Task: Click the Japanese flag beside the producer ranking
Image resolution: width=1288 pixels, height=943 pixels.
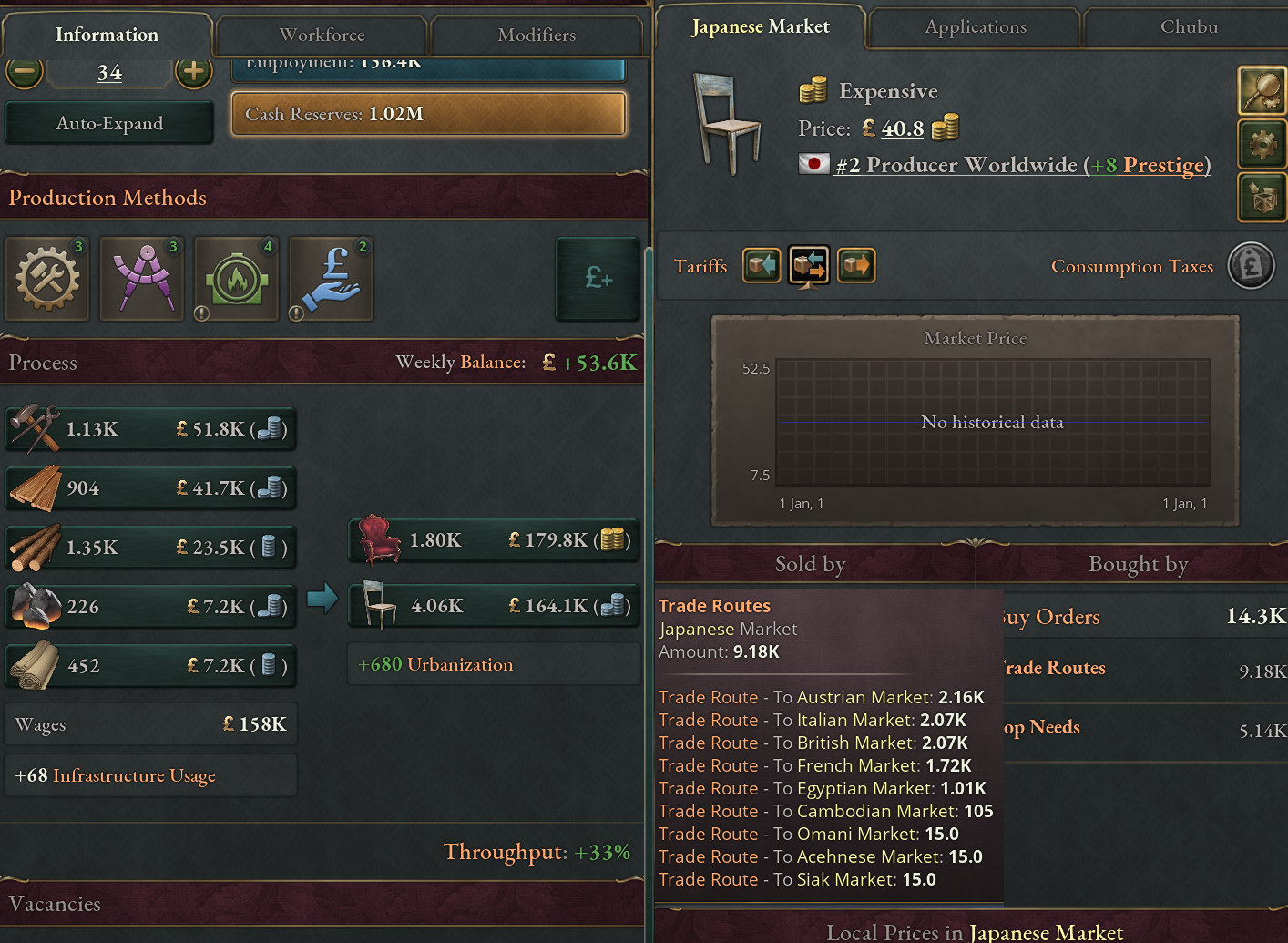Action: point(814,165)
